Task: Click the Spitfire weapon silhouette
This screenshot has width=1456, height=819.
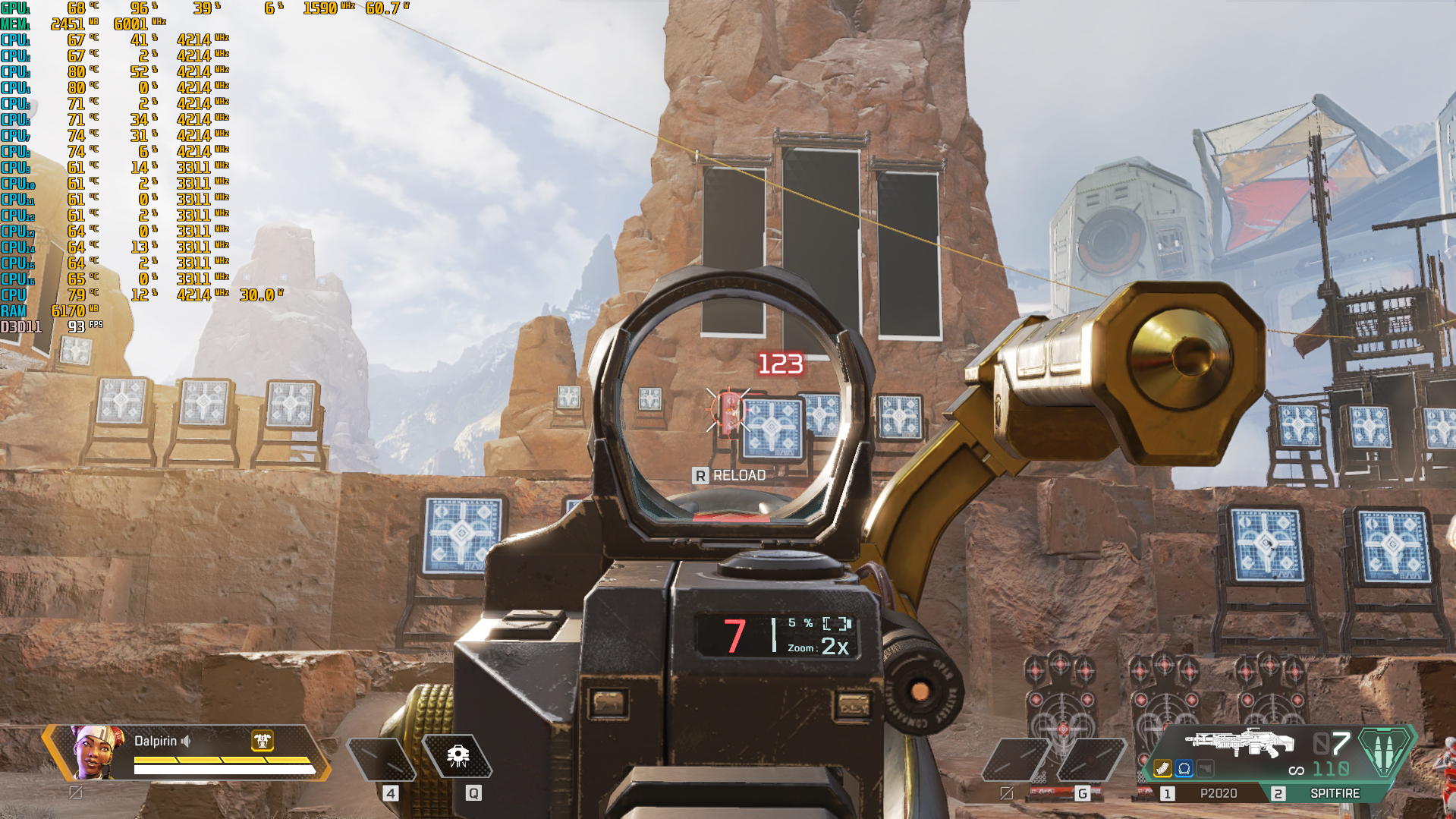Action: [1239, 742]
